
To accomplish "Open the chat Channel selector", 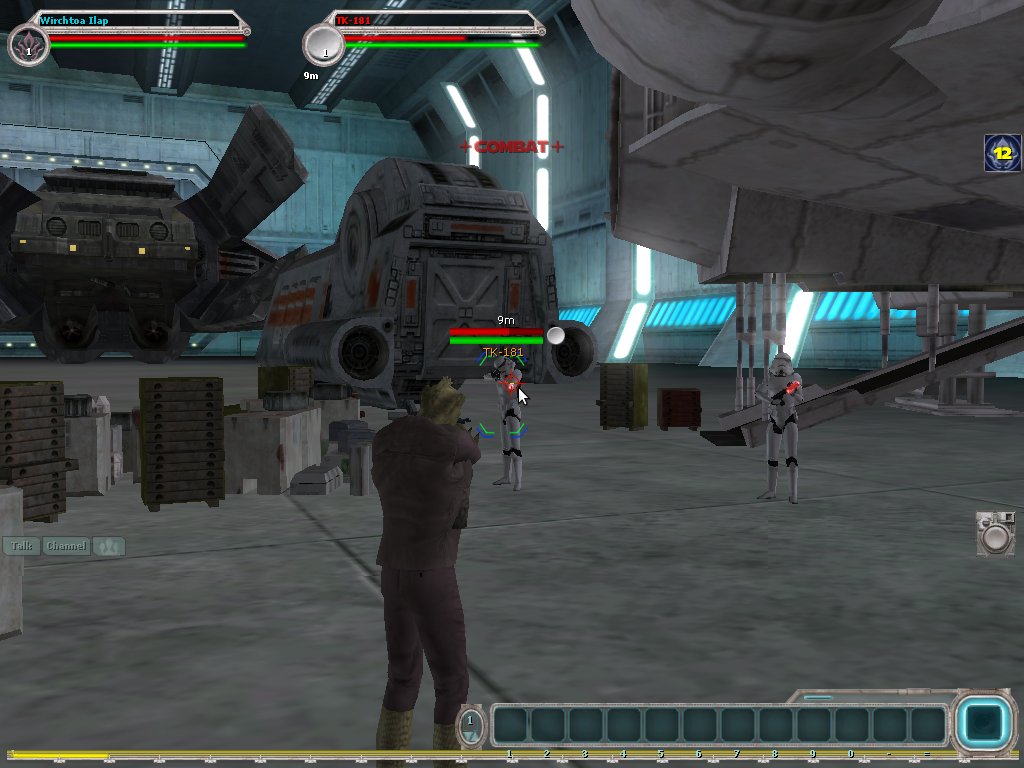I will (x=67, y=546).
